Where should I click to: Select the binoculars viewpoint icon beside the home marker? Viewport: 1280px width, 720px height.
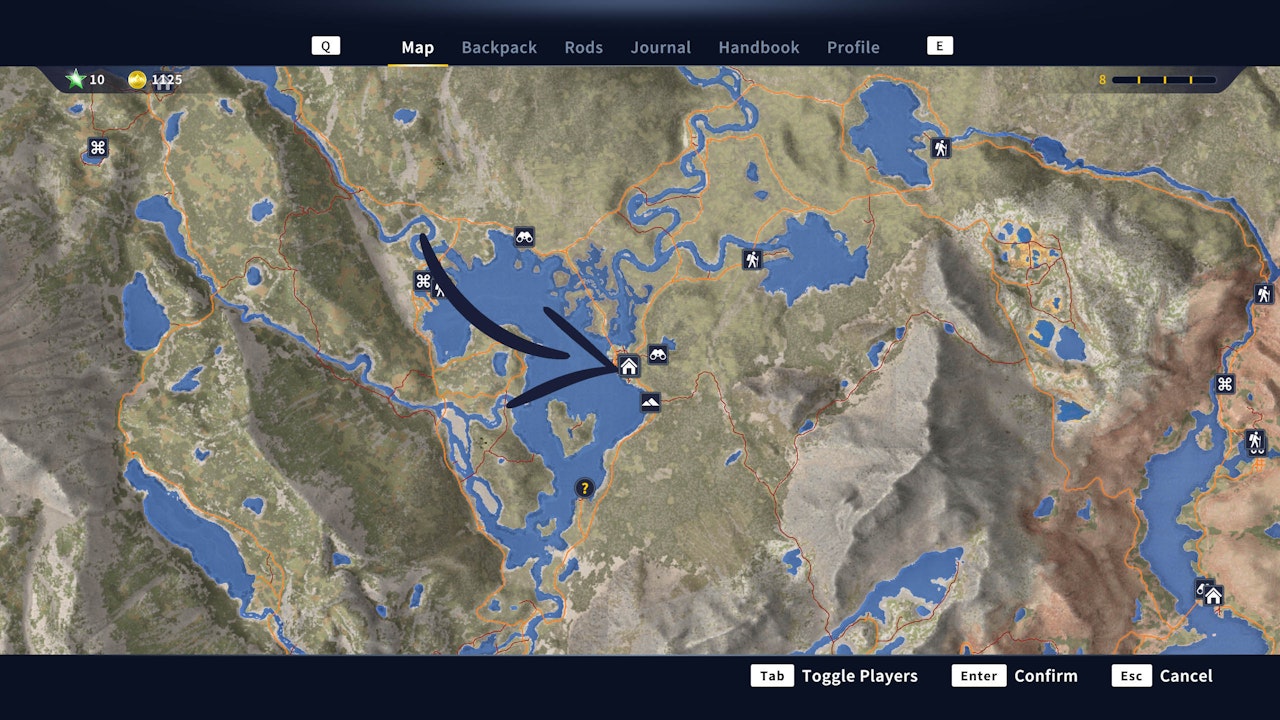pyautogui.click(x=658, y=352)
